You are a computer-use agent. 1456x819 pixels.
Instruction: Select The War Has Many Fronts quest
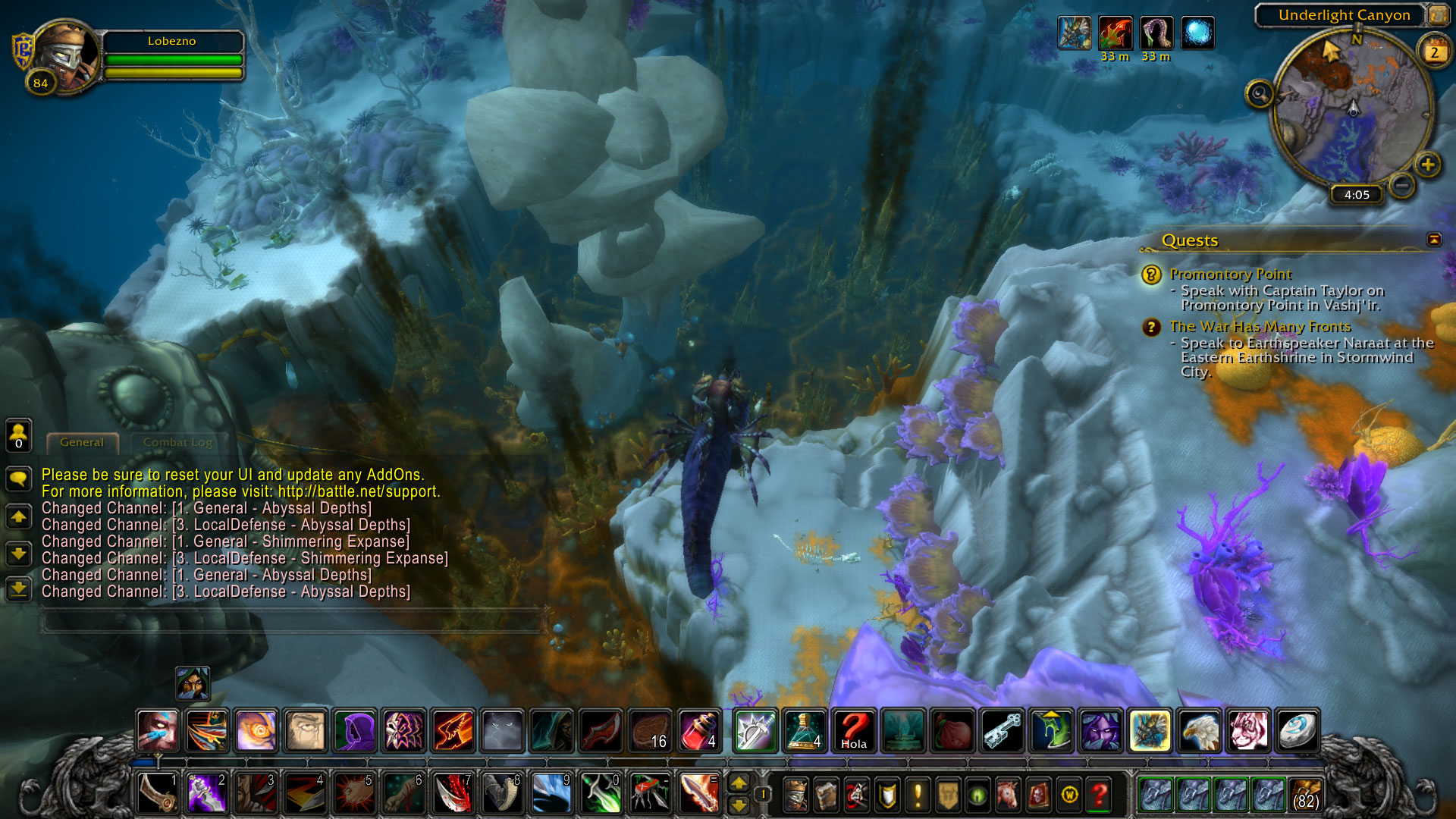point(1260,327)
